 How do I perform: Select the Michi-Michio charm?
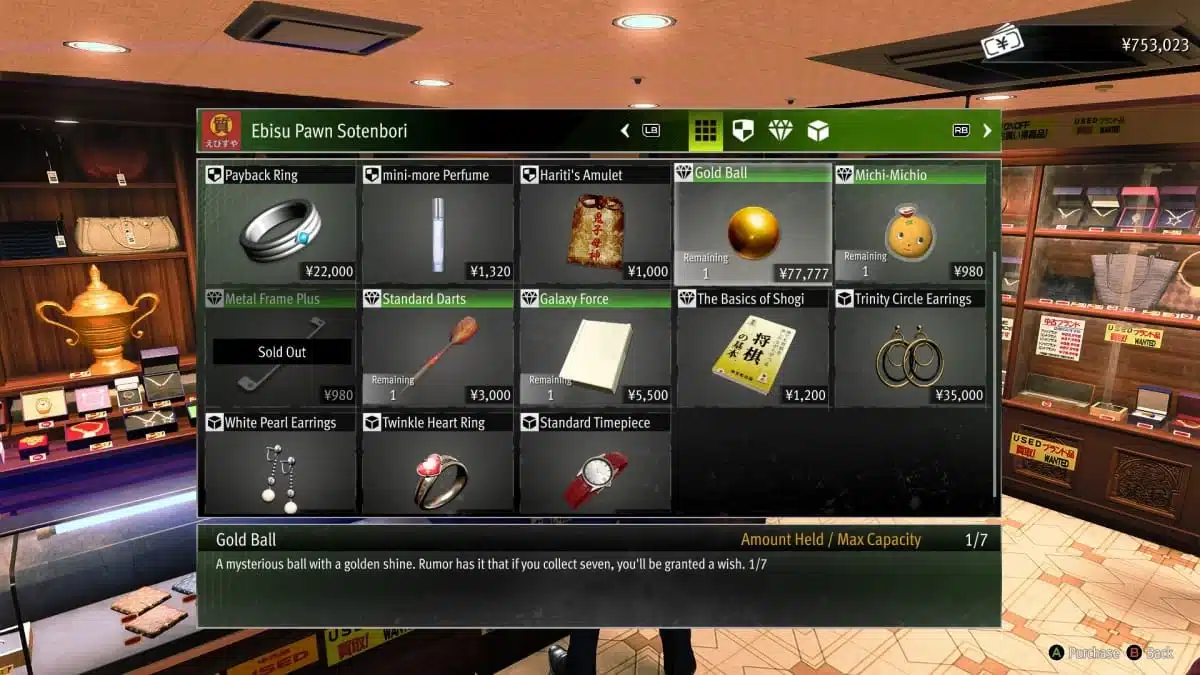coord(910,226)
